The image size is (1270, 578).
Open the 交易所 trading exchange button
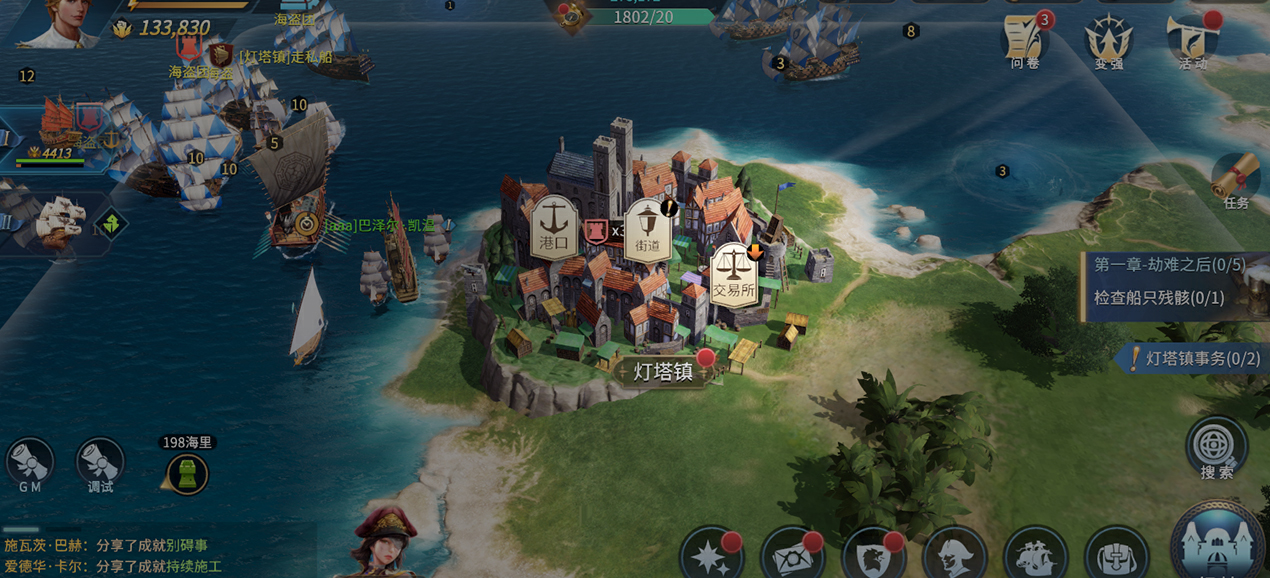tap(733, 274)
